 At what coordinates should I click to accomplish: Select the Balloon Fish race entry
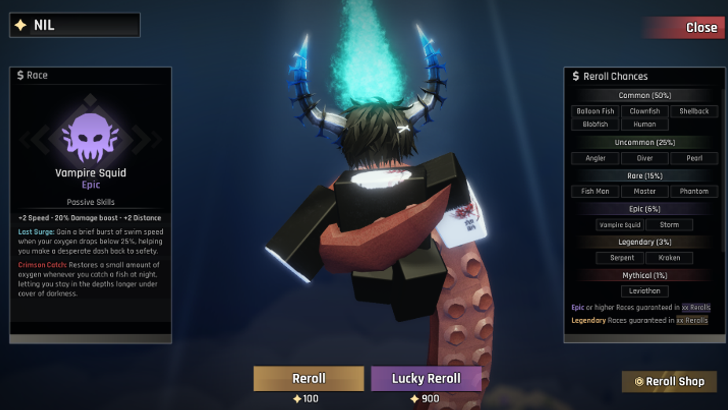coord(595,111)
